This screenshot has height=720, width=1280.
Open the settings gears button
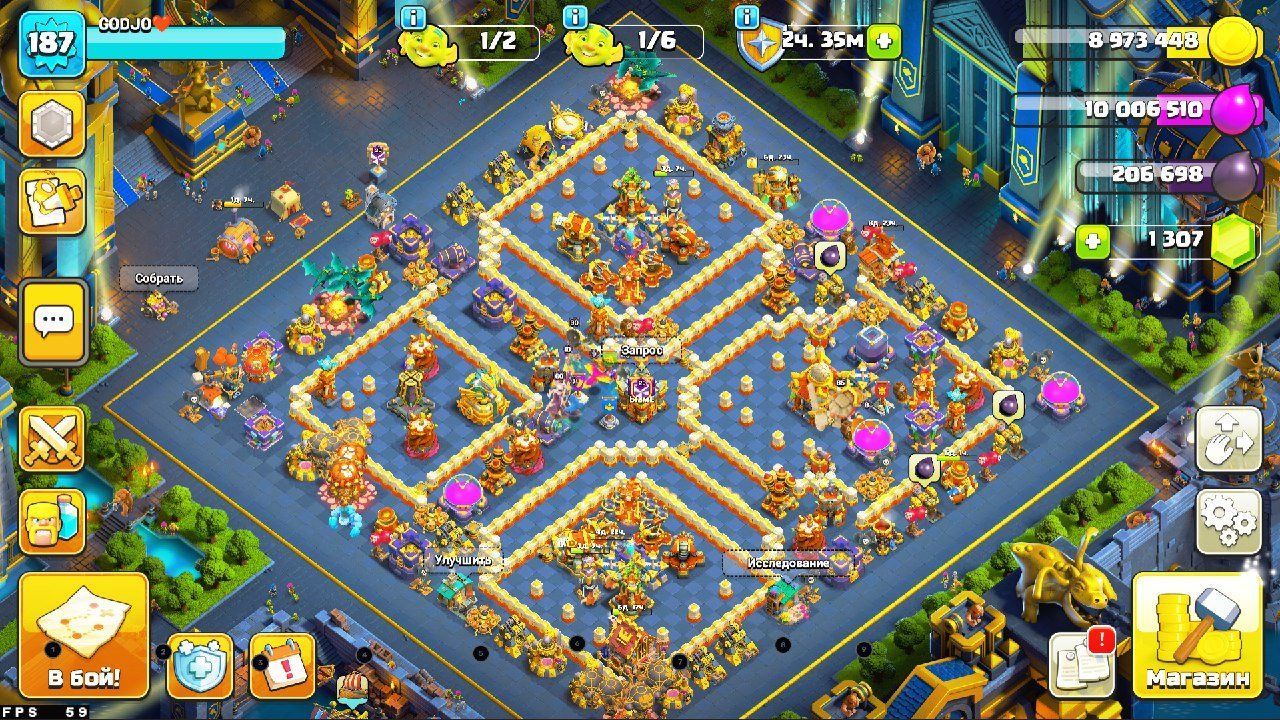tap(1229, 520)
